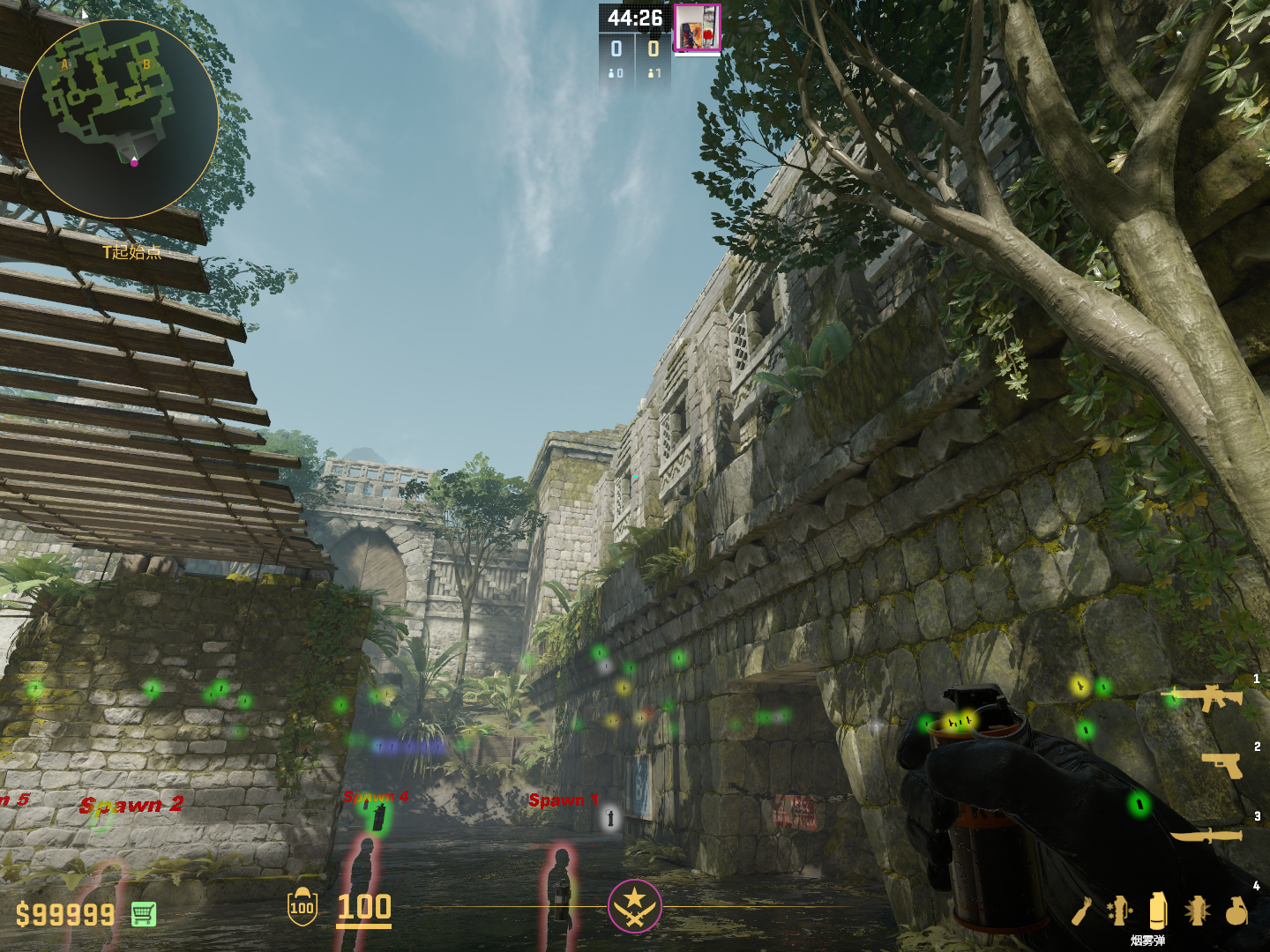Equip the knife in slot 3
The height and width of the screenshot is (952, 1270).
tap(1206, 834)
